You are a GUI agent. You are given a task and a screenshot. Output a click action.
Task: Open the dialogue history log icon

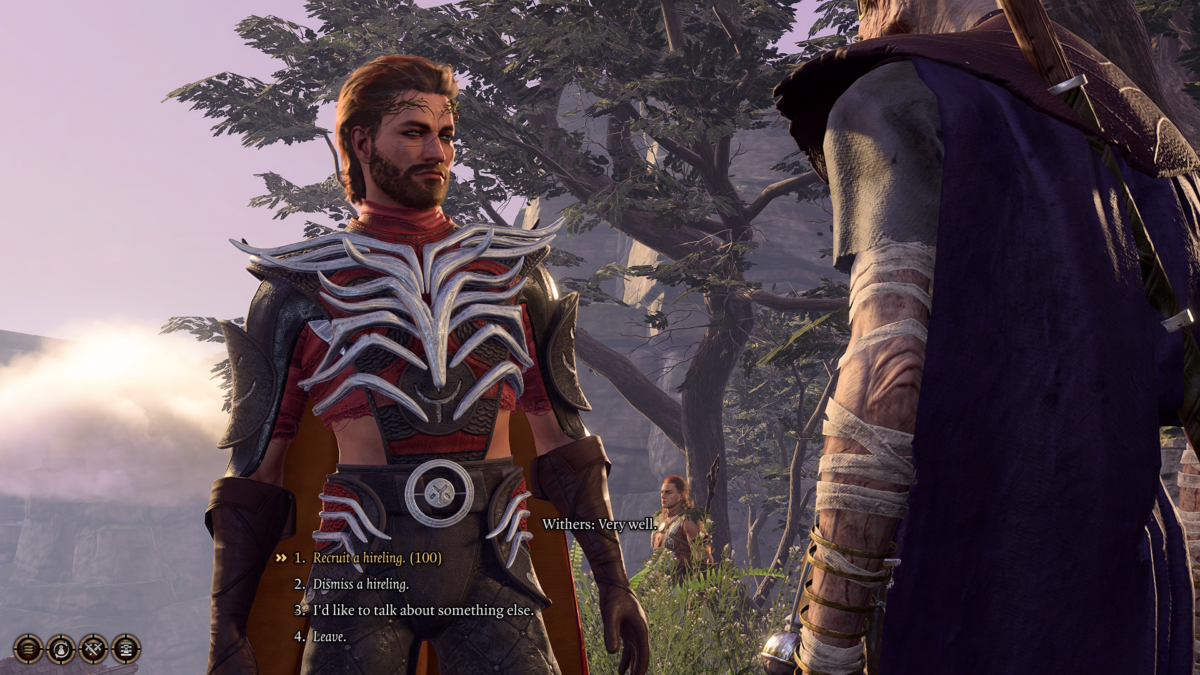[126, 649]
